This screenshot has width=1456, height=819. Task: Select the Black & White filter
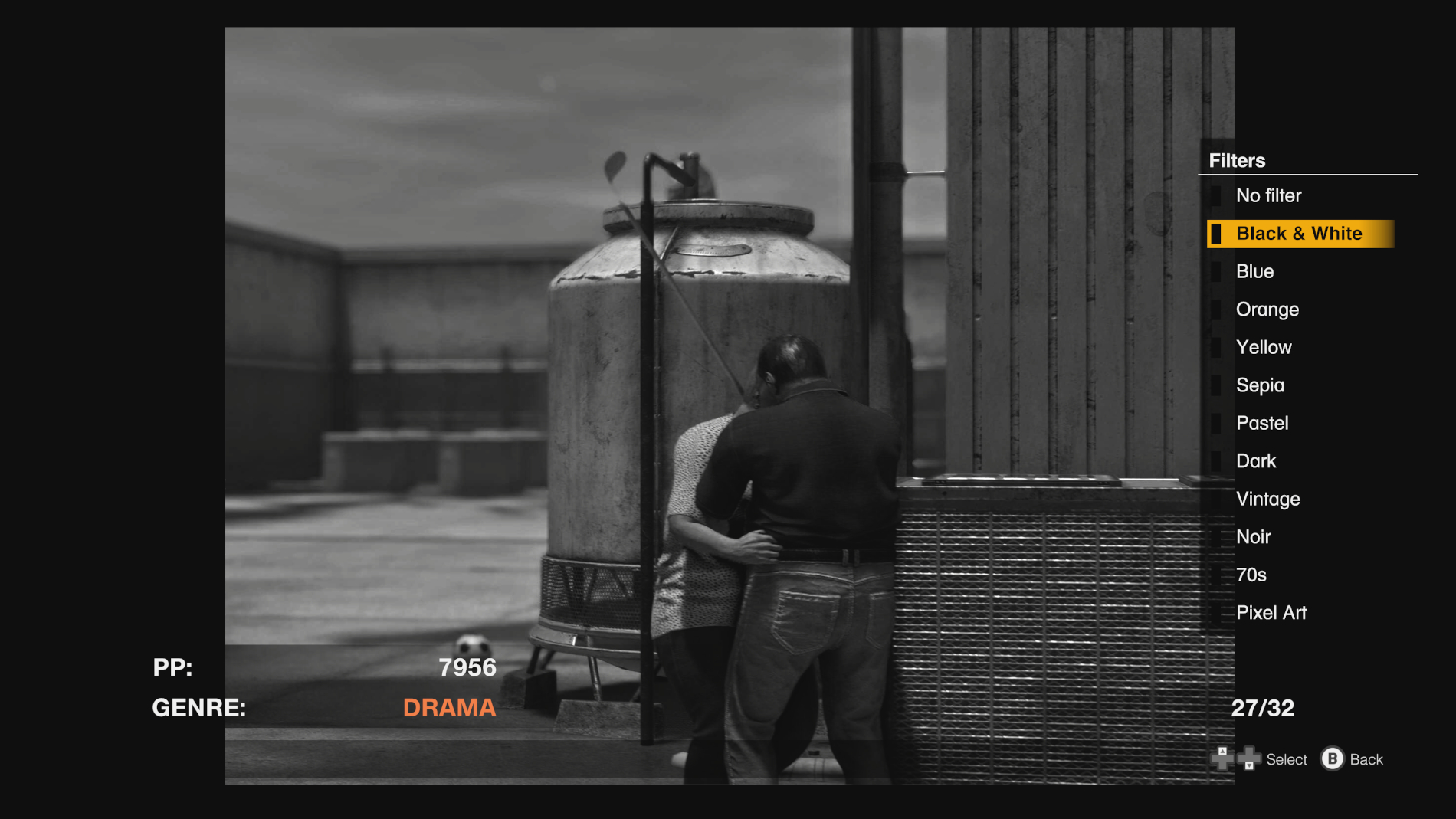1300,233
